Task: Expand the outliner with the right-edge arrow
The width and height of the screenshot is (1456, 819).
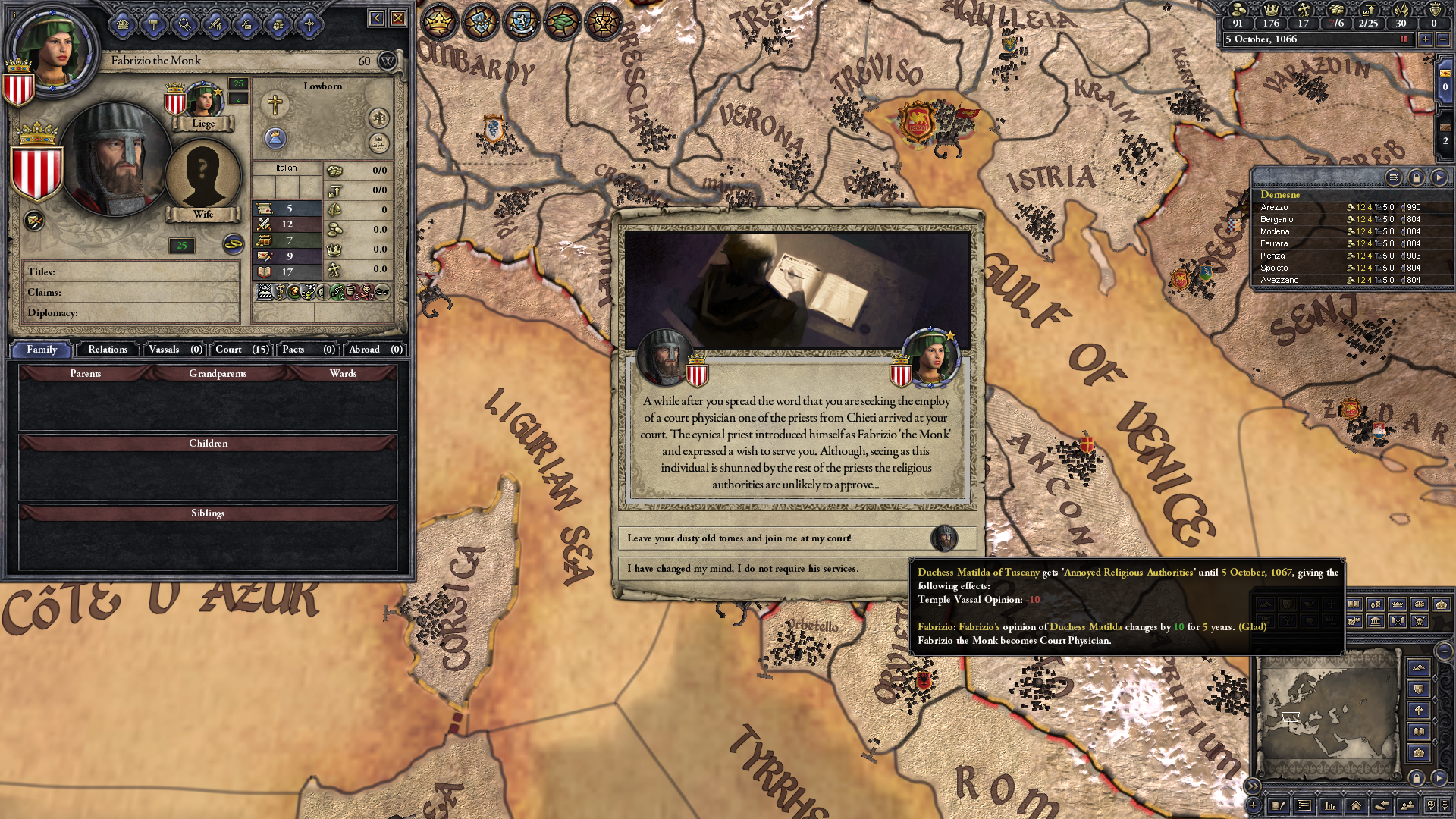Action: click(x=1439, y=177)
